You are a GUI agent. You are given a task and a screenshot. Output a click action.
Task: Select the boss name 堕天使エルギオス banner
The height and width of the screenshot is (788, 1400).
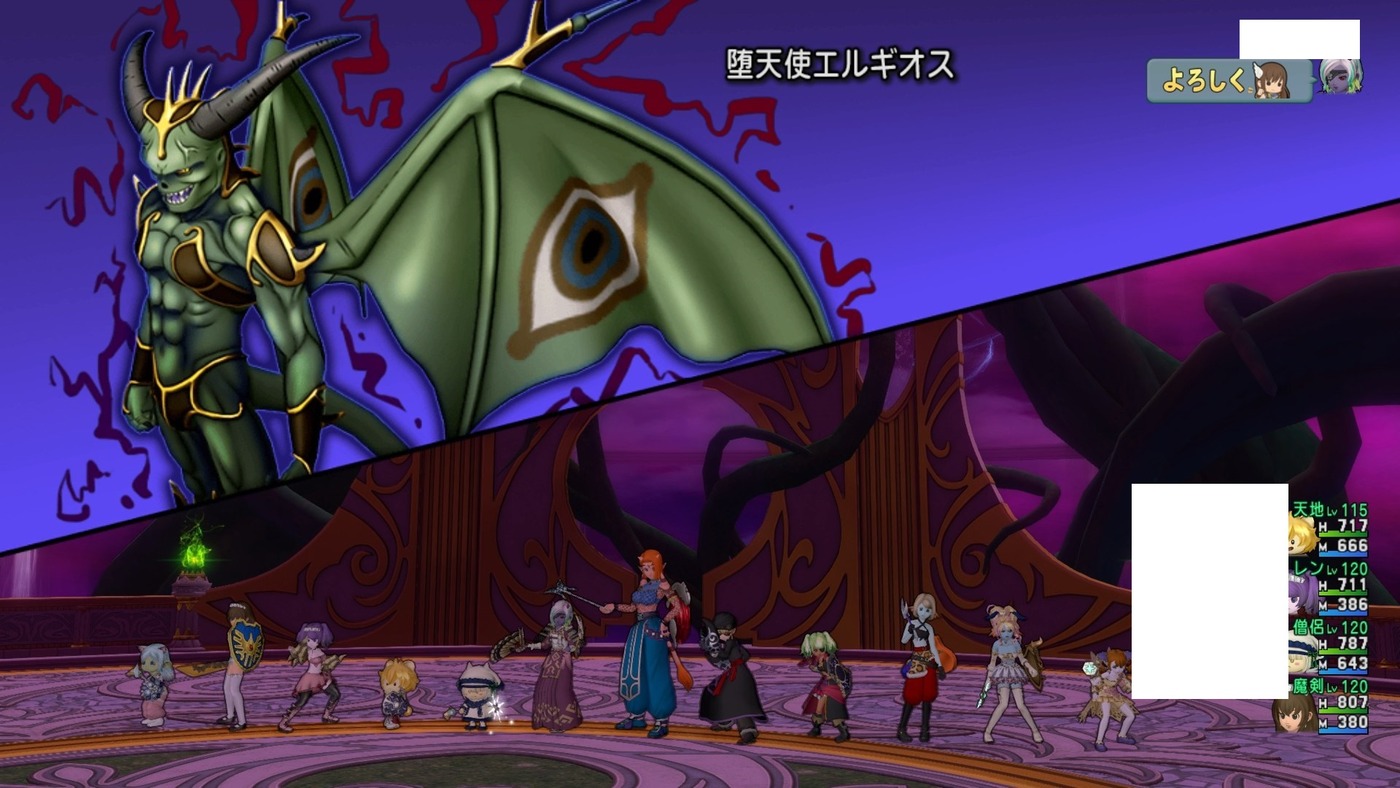tap(840, 62)
